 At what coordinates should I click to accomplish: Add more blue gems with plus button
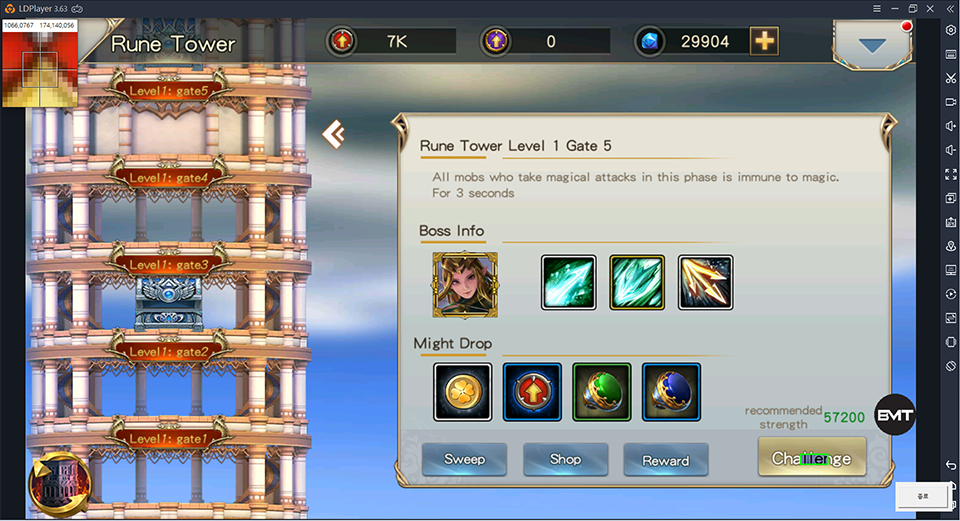[764, 41]
